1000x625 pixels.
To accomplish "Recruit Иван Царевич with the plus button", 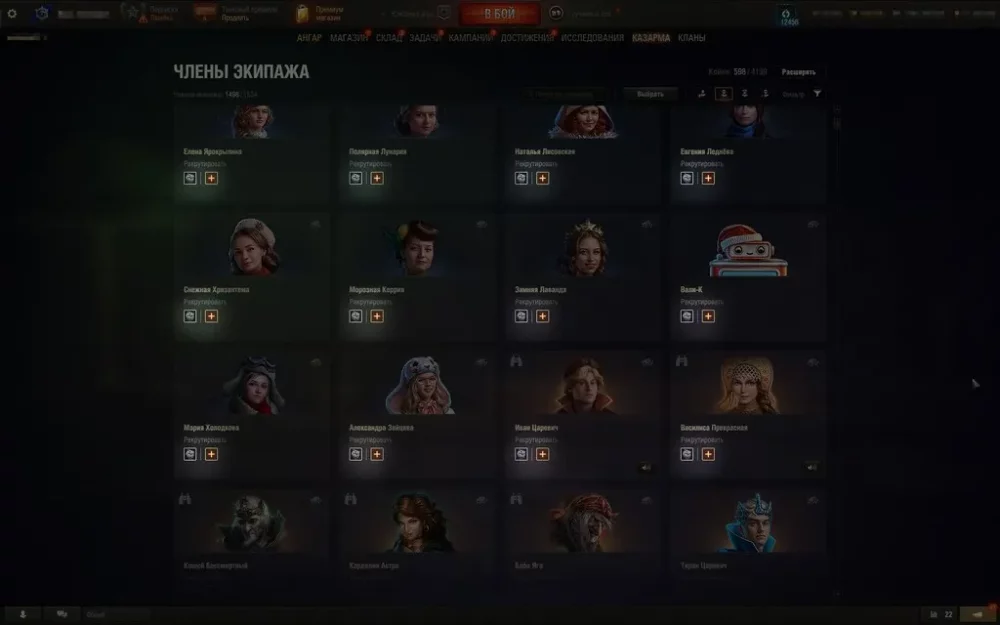I will pos(542,454).
